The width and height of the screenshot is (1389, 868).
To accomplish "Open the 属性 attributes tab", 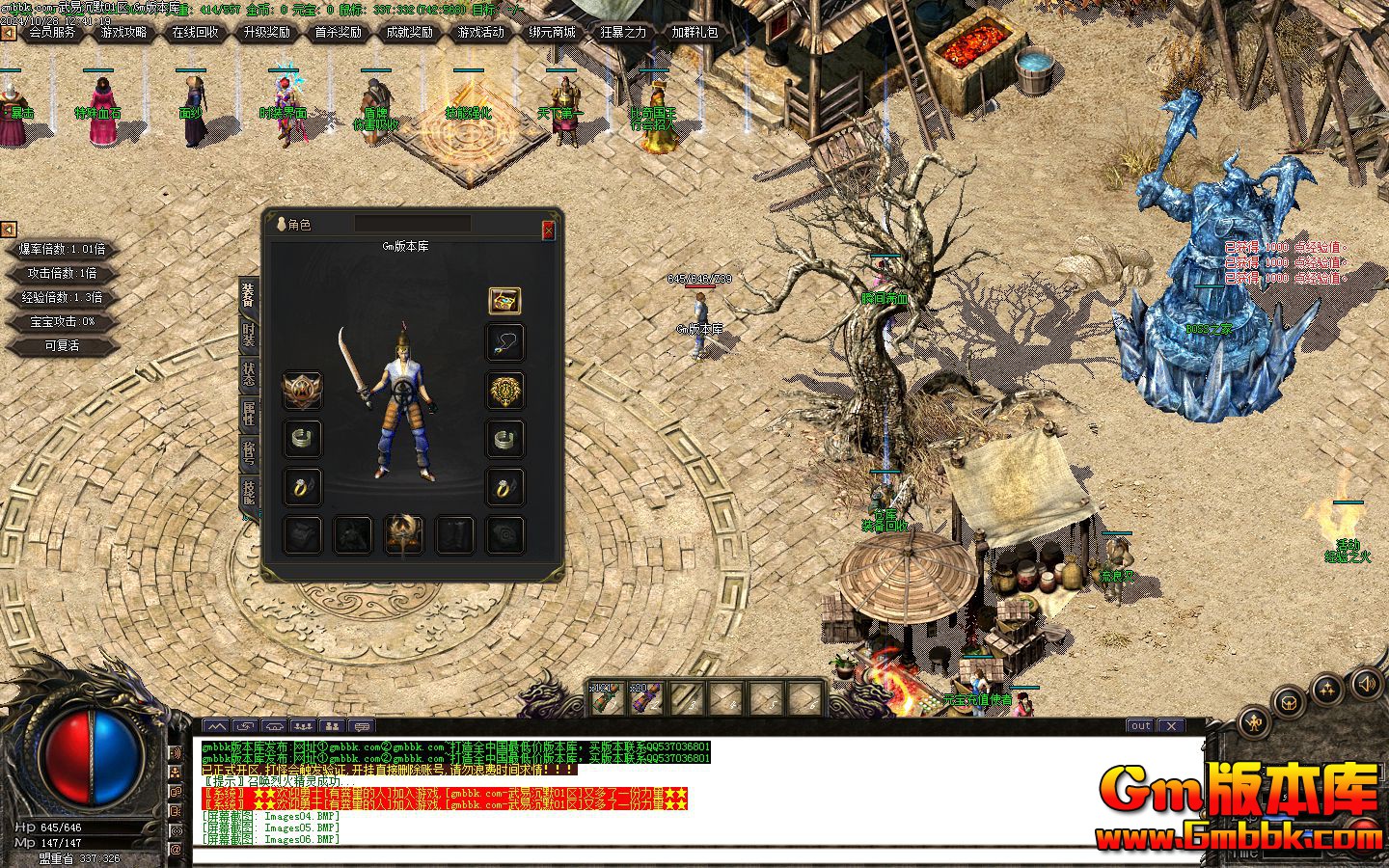I will [x=248, y=413].
